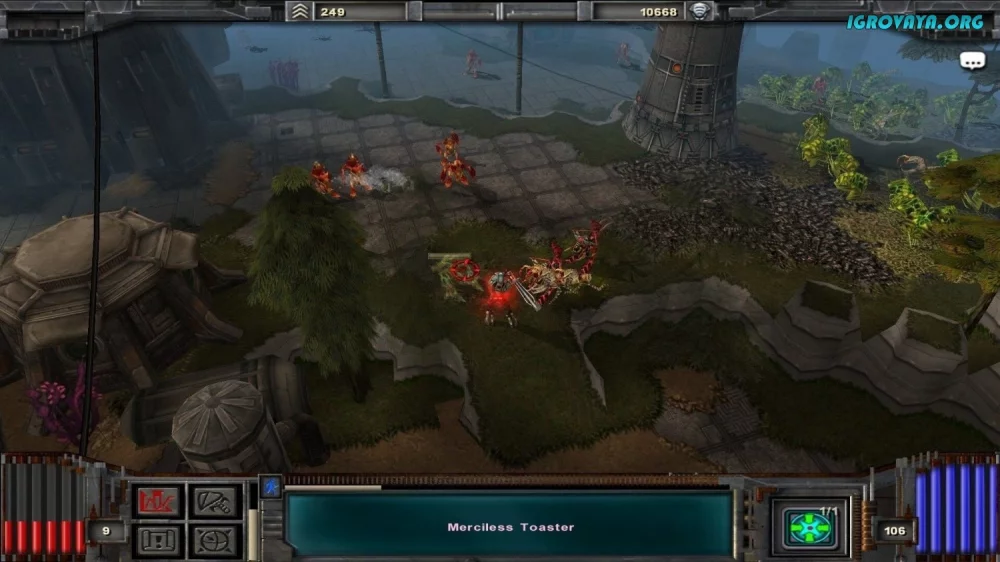The image size is (1000, 562).
Task: Open the chat speech bubble
Action: [972, 61]
